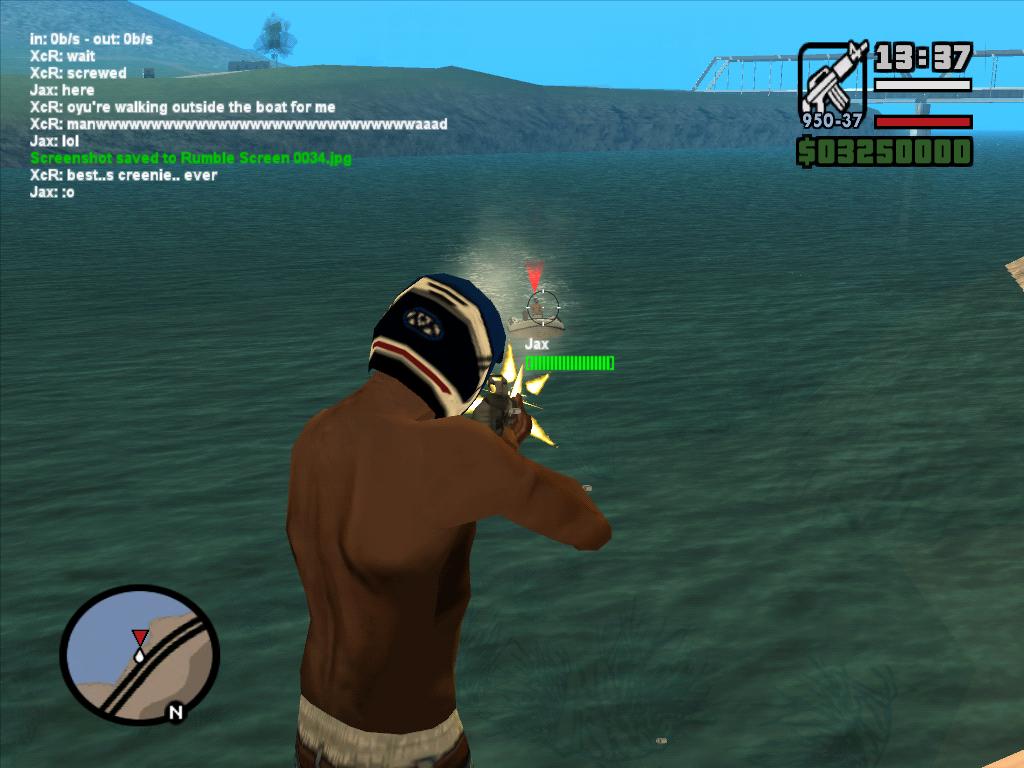Select the green Screenshot saved chat message
1024x768 pixels.
[x=191, y=158]
